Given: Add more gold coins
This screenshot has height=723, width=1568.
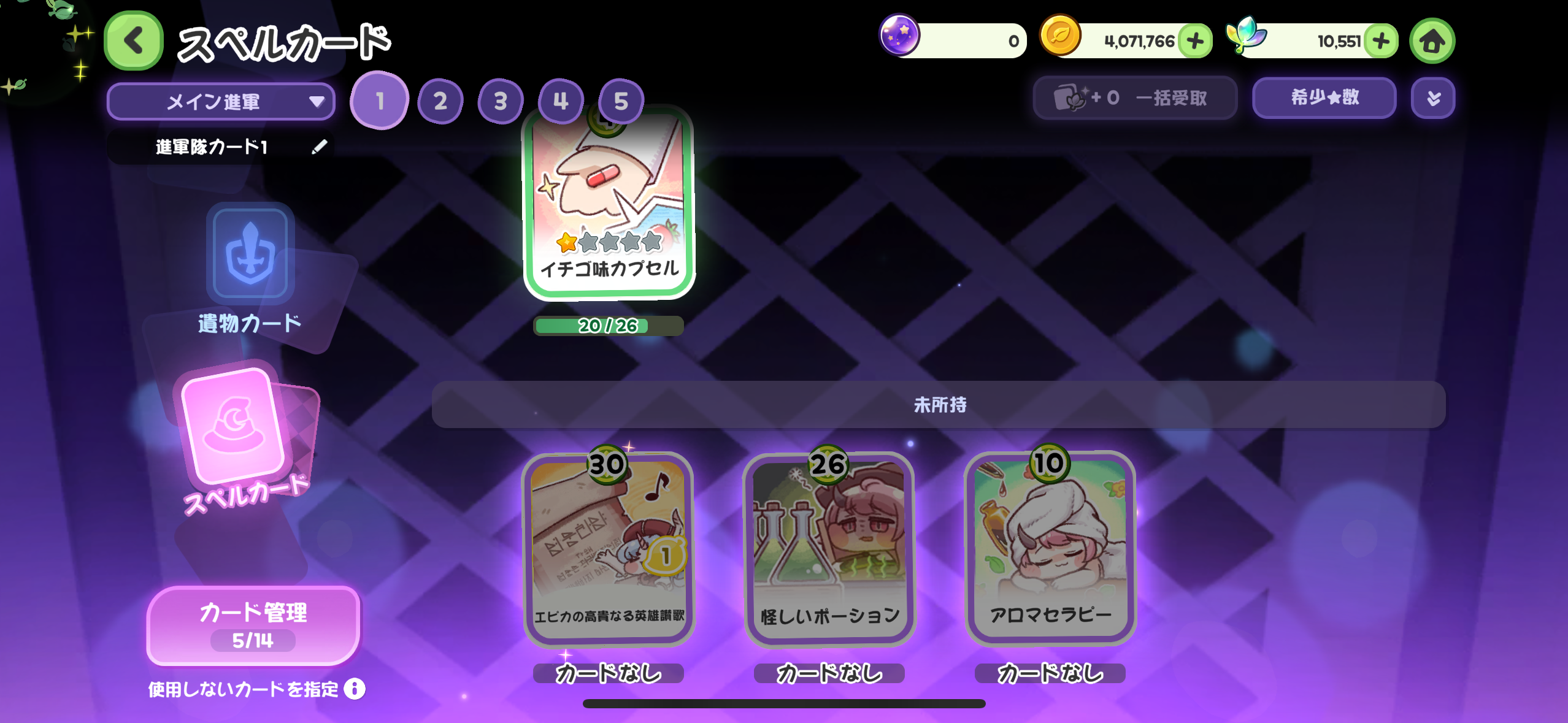Looking at the screenshot, I should [1195, 41].
